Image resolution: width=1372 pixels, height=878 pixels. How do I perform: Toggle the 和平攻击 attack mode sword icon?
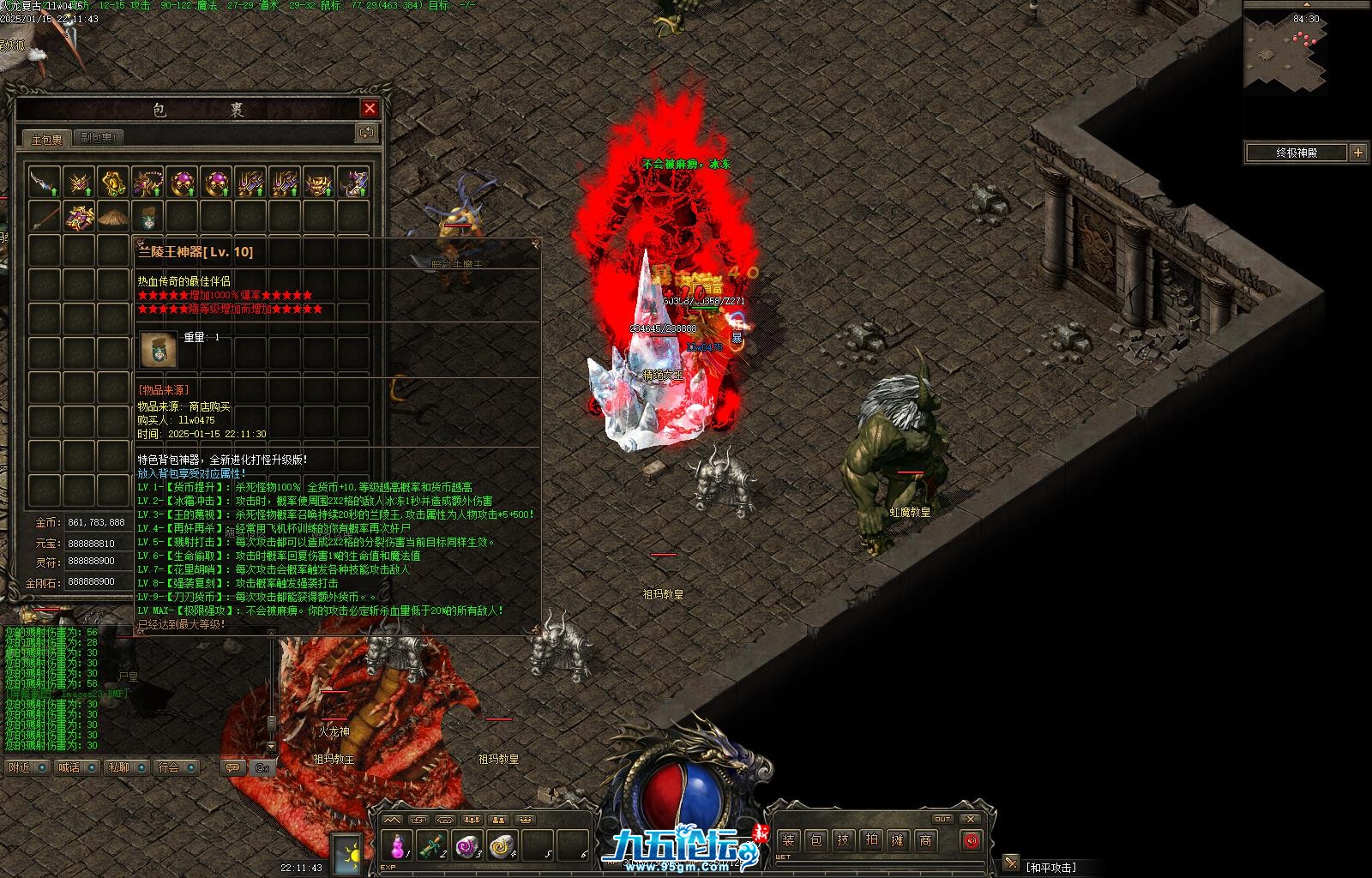pyautogui.click(x=1012, y=862)
